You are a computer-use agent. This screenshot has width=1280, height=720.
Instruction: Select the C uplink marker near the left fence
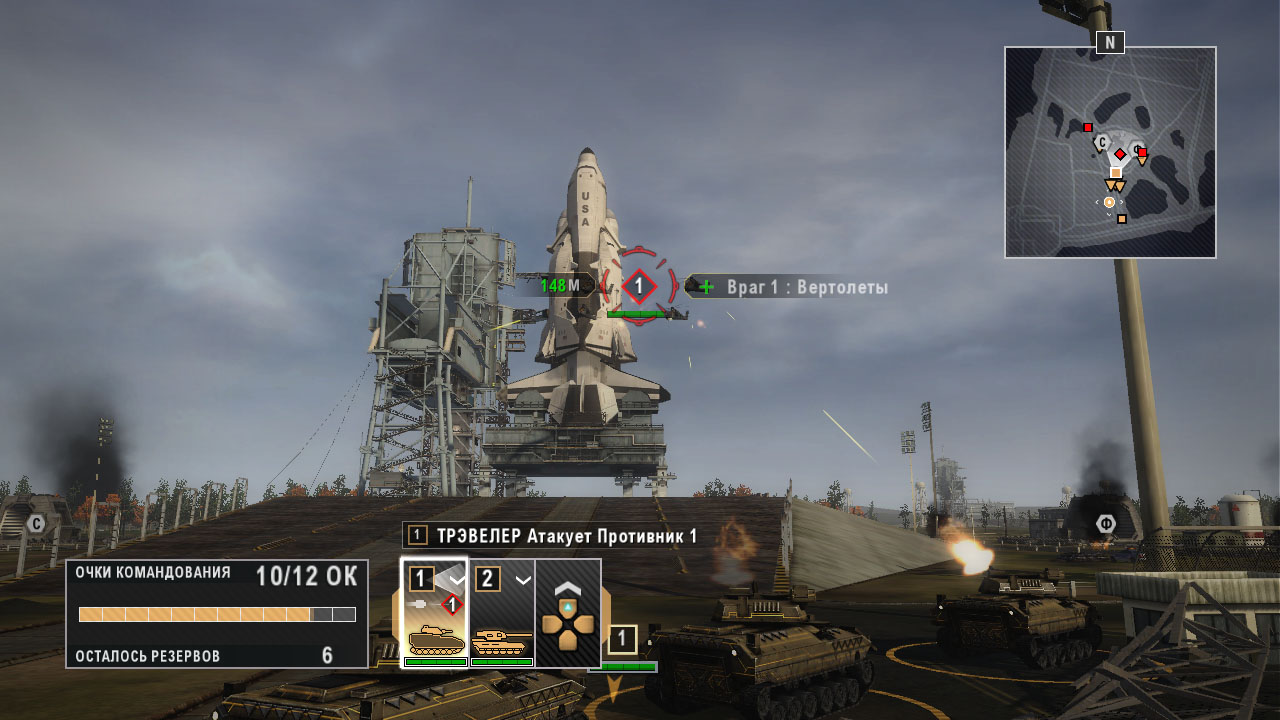(x=37, y=523)
